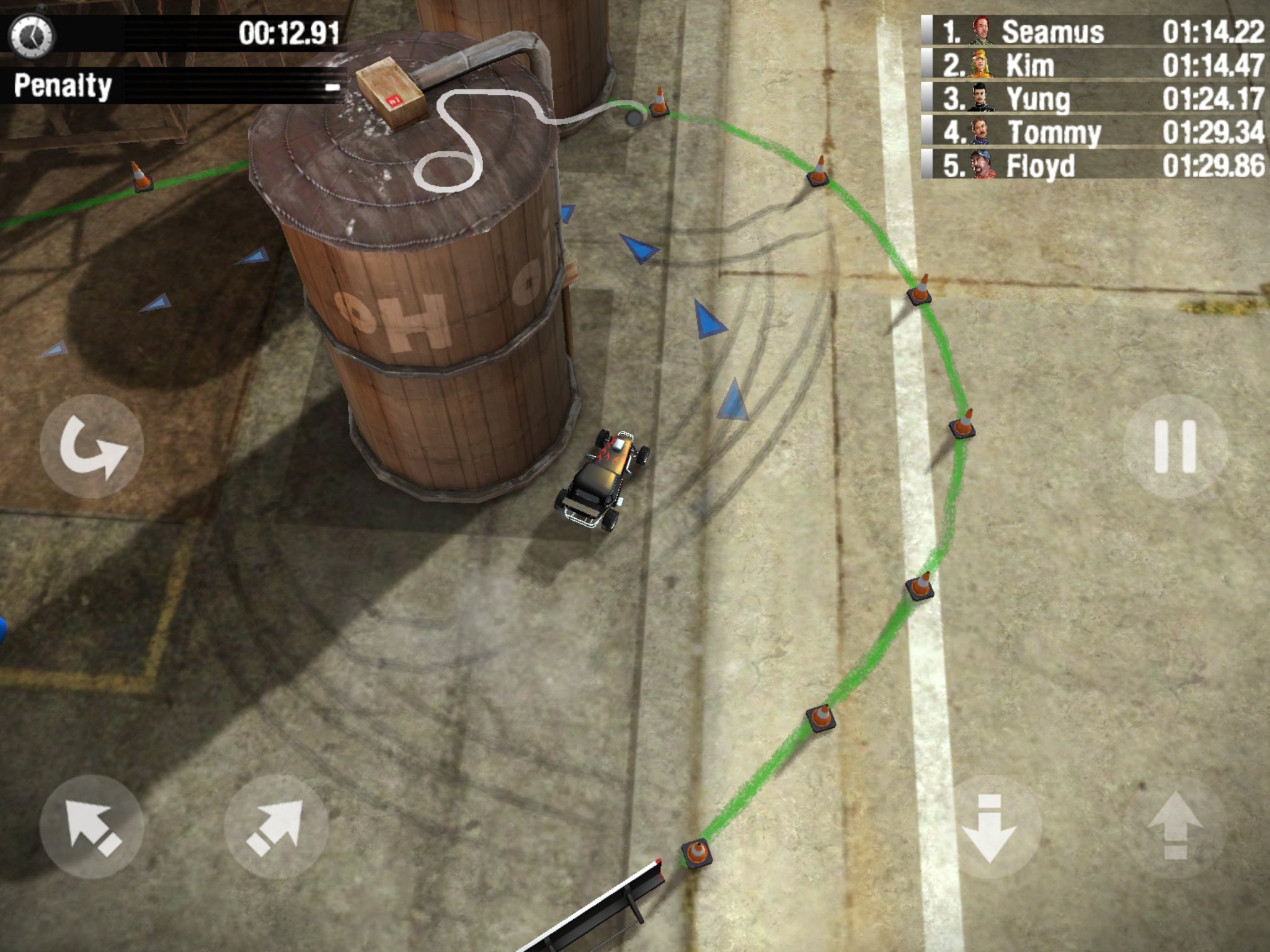Hit the down arrow brake button

989,827
